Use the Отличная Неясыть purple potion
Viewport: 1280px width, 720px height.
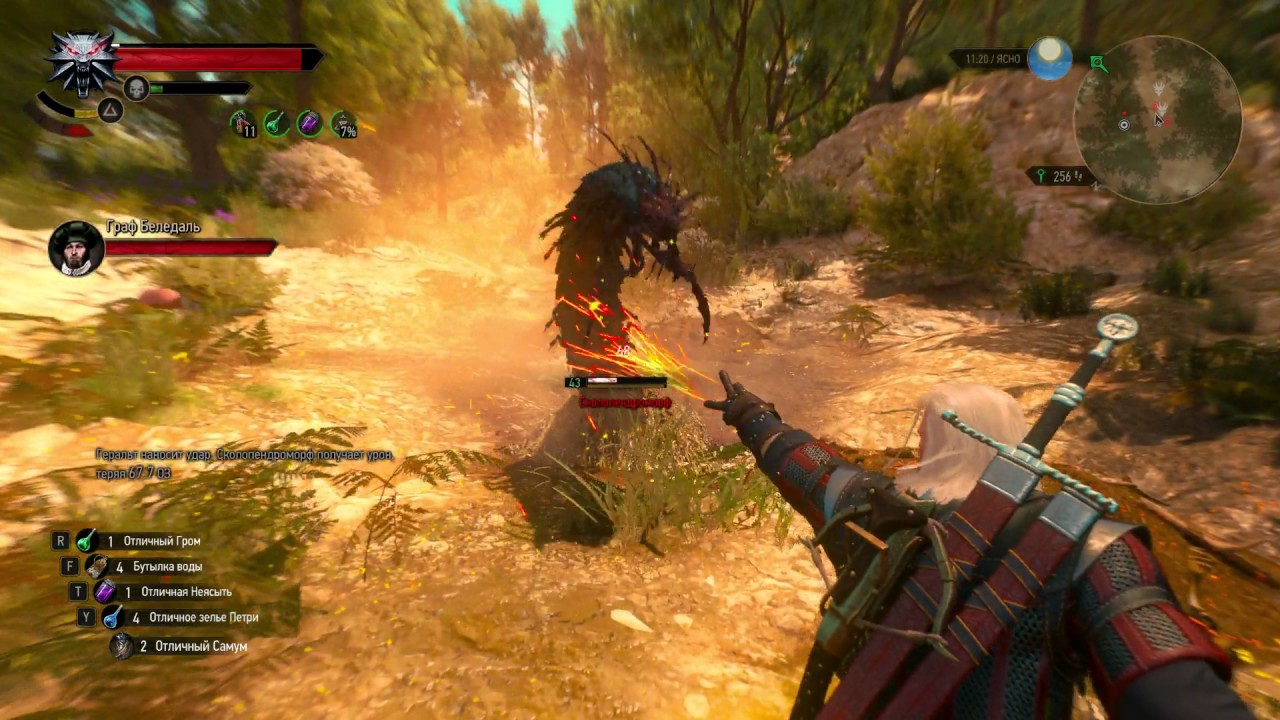point(105,592)
